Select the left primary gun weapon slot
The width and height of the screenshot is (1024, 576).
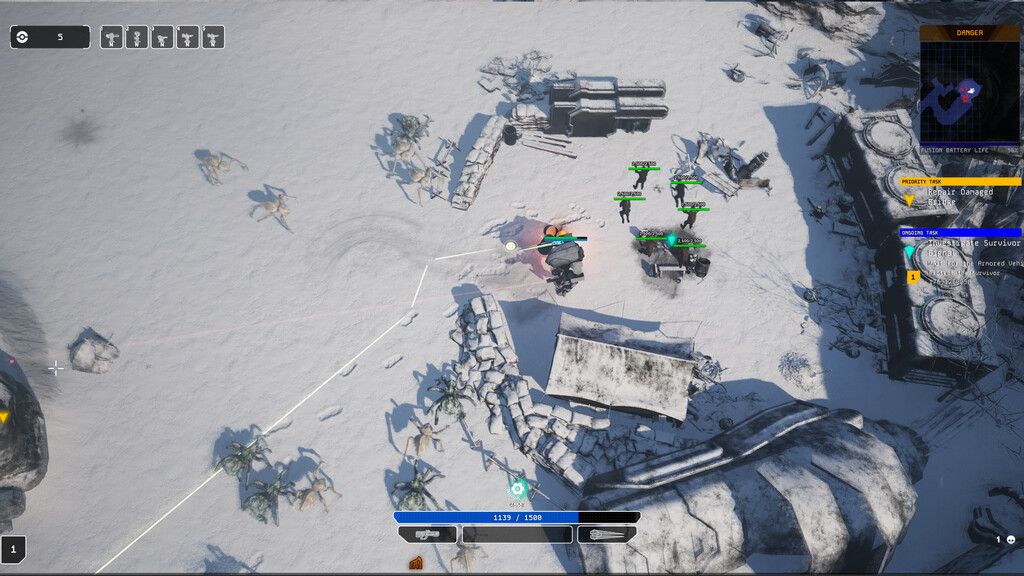pyautogui.click(x=427, y=535)
